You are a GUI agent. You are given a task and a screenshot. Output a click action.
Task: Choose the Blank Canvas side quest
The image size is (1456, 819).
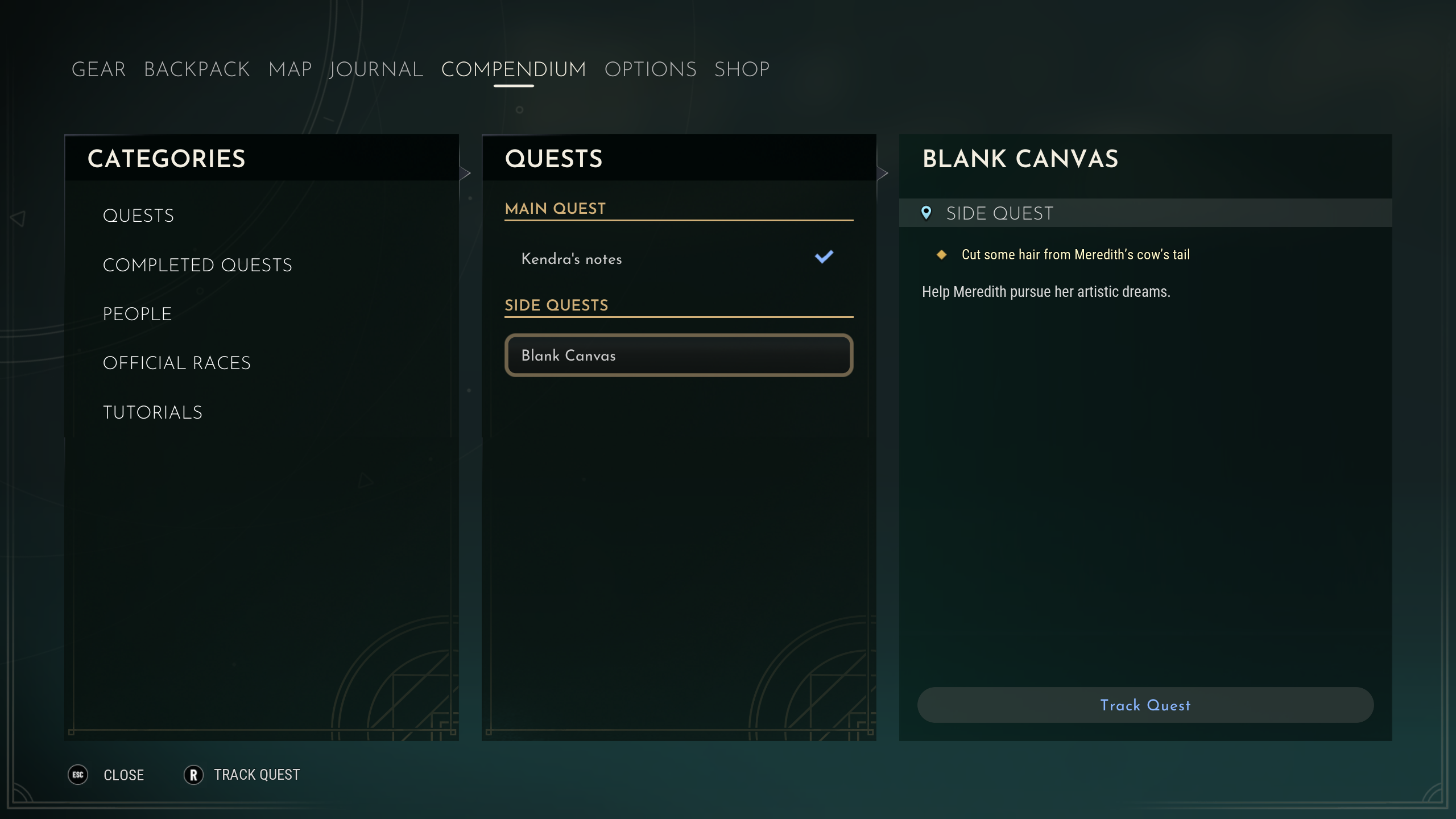[x=679, y=355]
